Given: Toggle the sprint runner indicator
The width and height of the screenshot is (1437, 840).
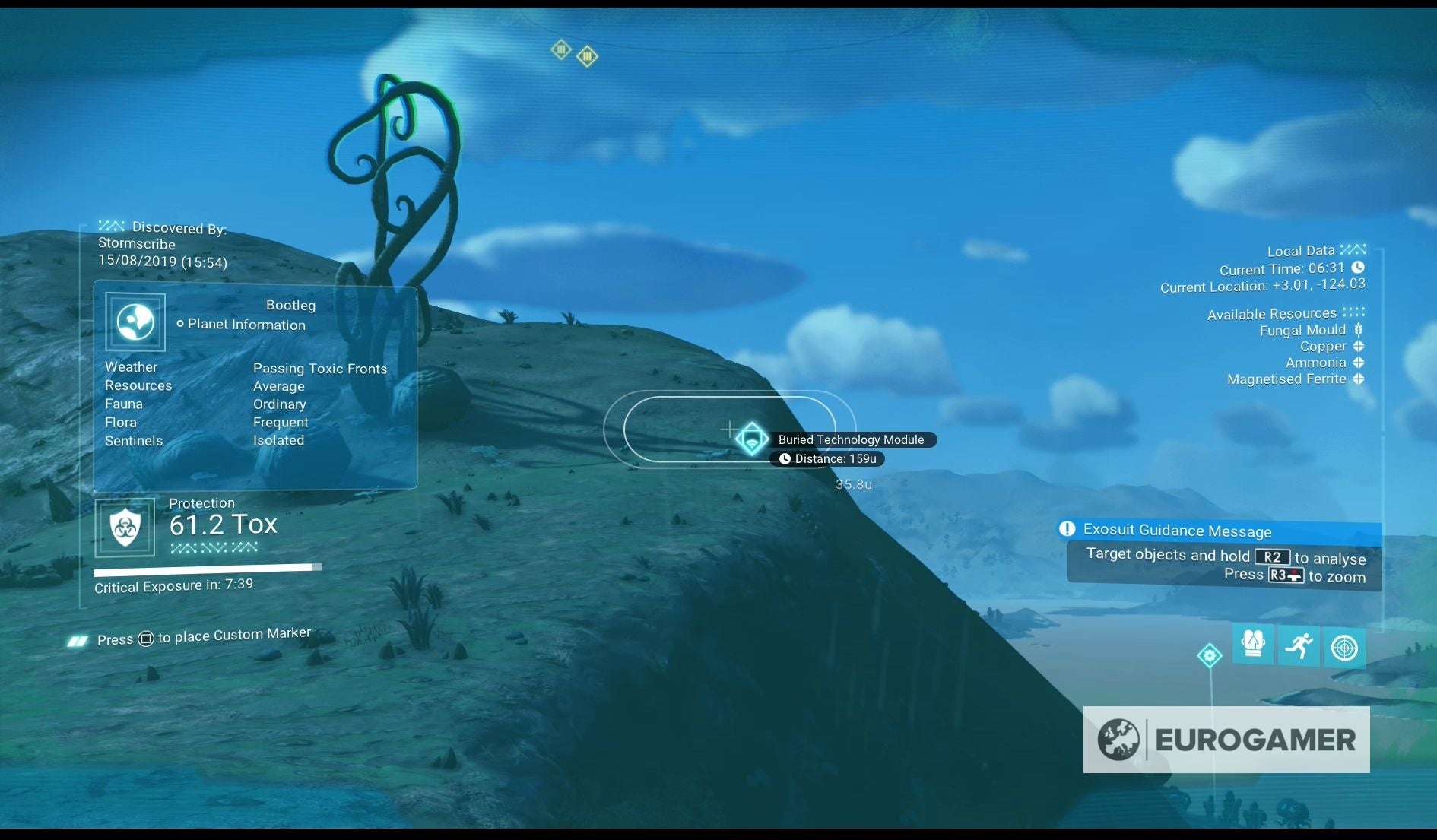Looking at the screenshot, I should [x=1299, y=646].
